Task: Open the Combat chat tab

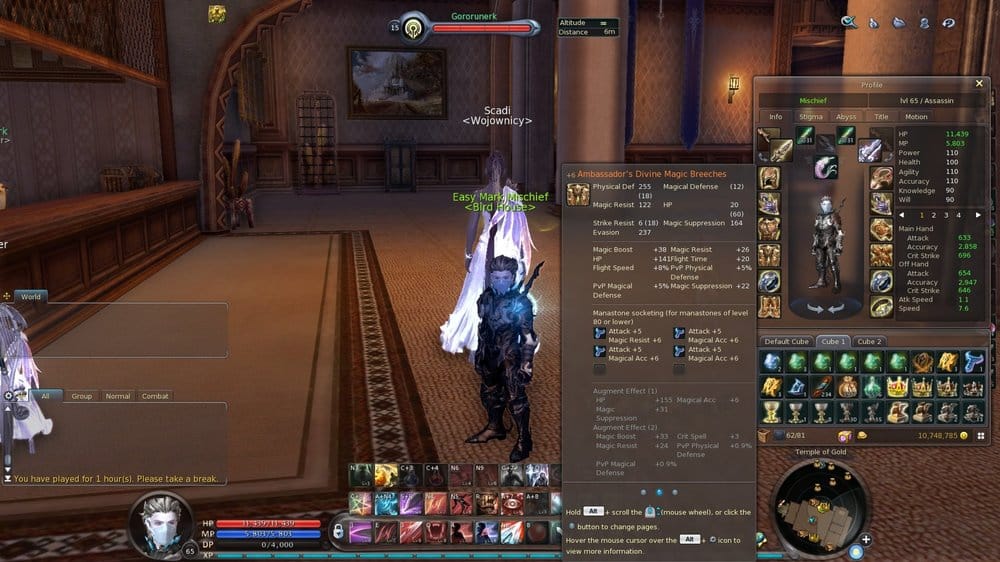Action: (155, 396)
